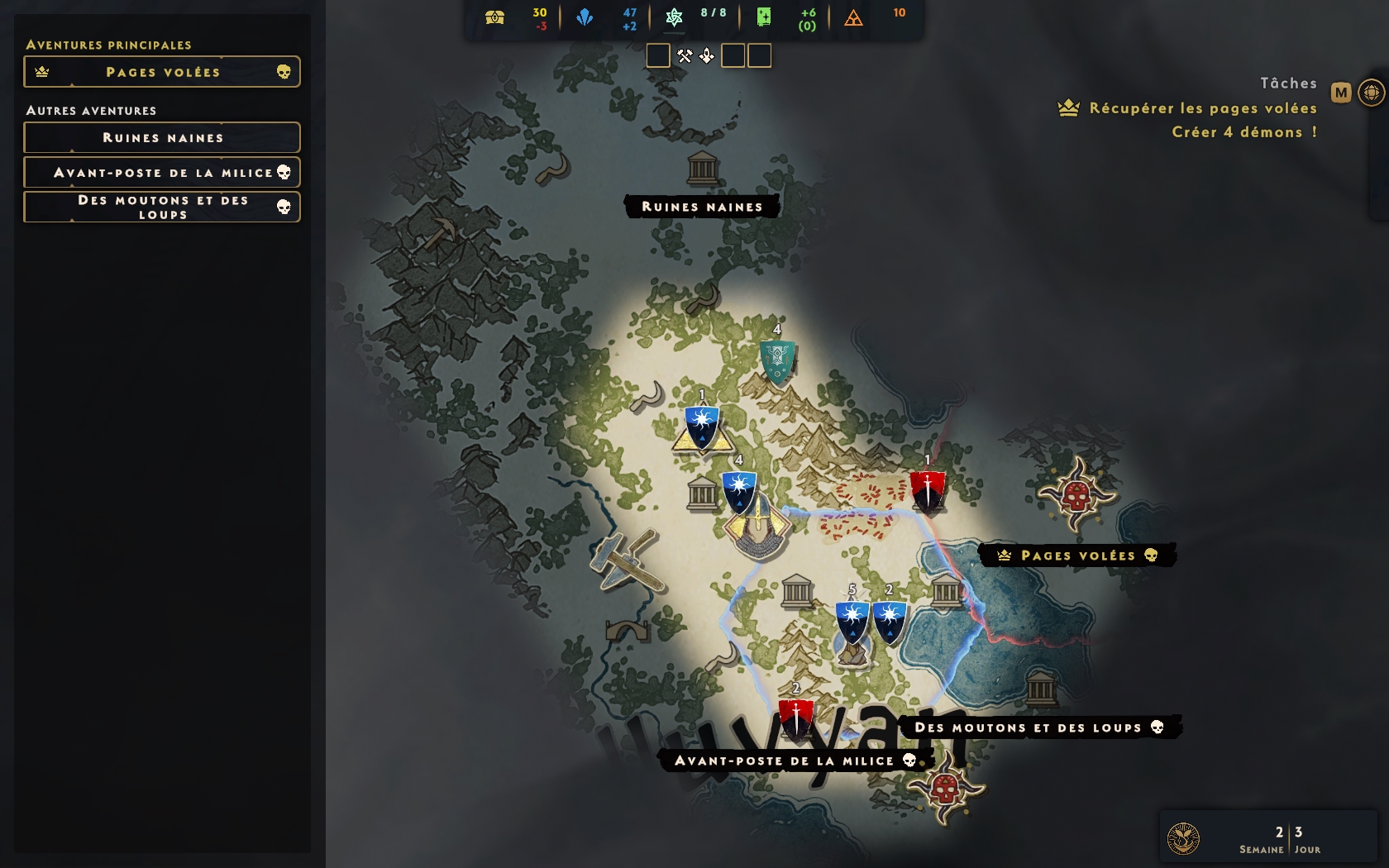
Task: Select Pages volées in the adventures list
Action: (x=162, y=72)
